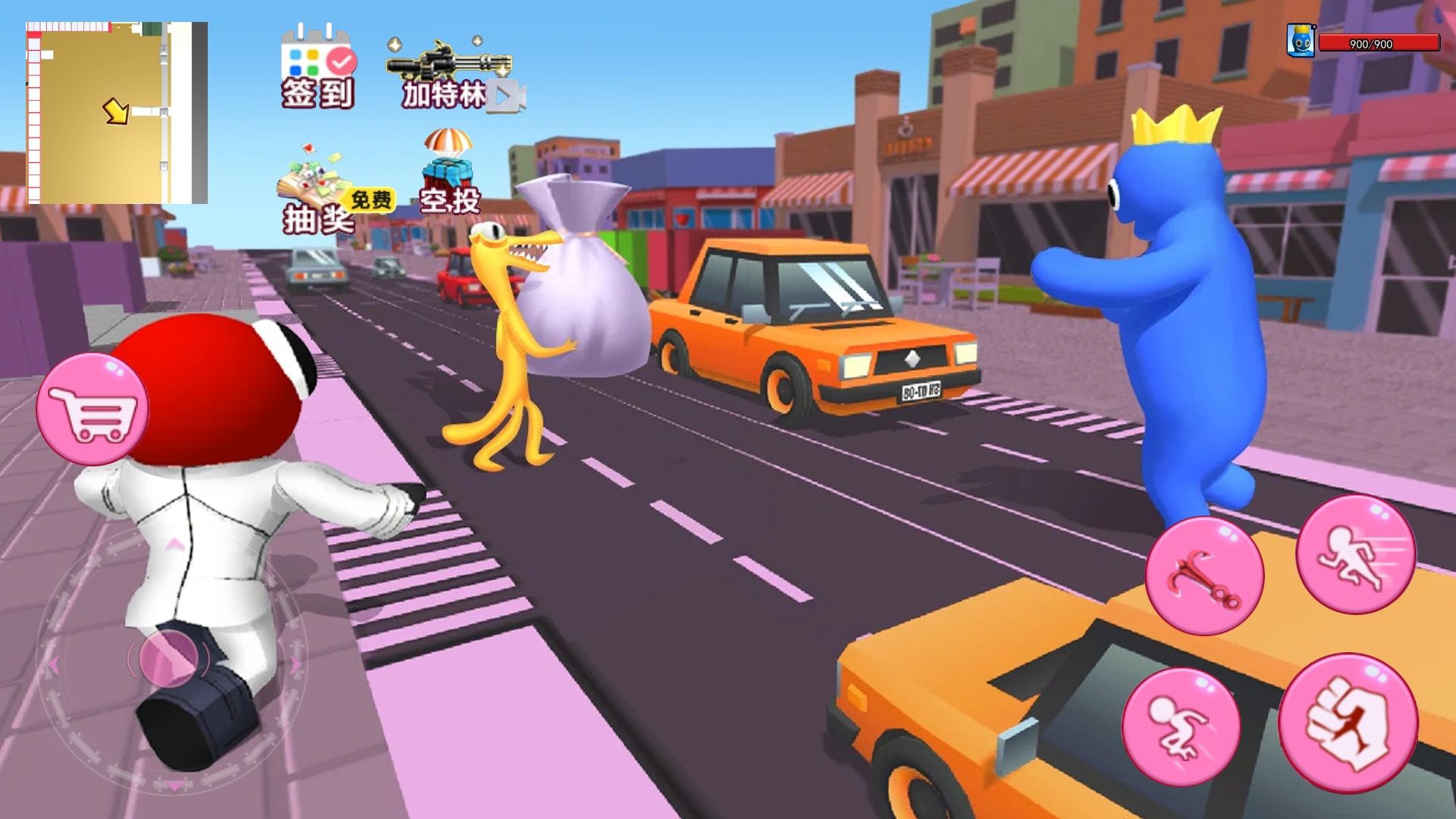Use the jump action button
This screenshot has width=1456, height=819.
click(1180, 726)
